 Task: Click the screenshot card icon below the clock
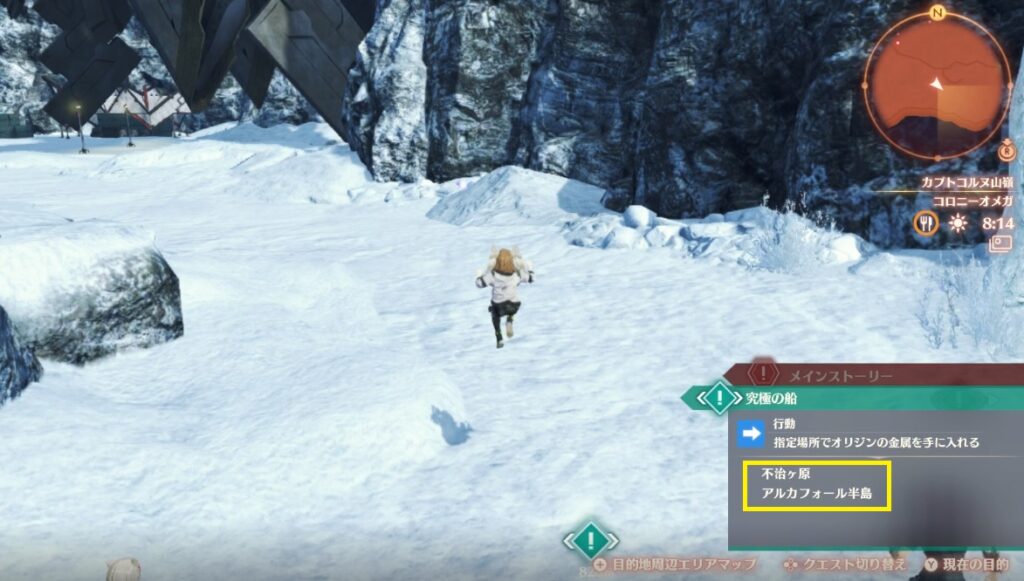pos(999,243)
